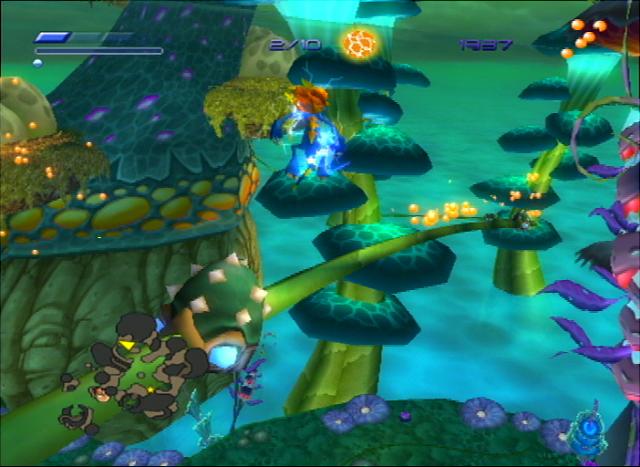Click the orange orb collectible icon
Viewport: 640px width, 467px height.
[358, 43]
